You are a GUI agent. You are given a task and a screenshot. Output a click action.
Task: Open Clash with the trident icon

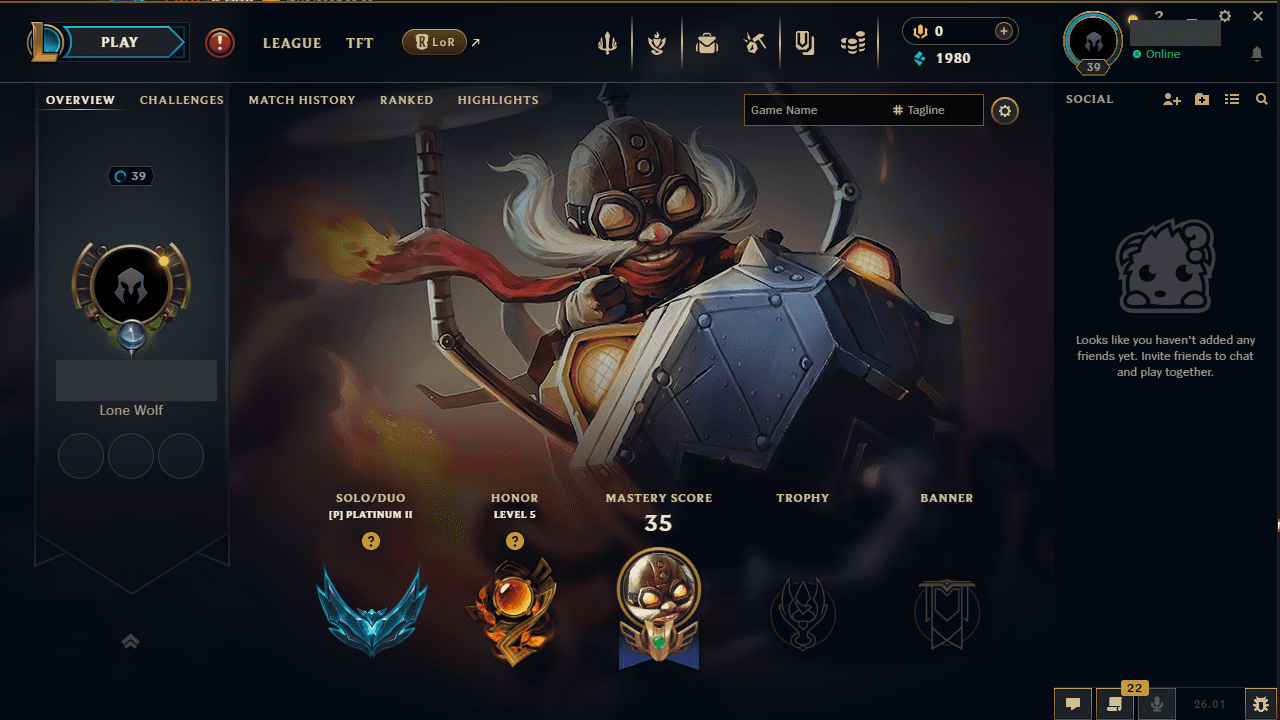pyautogui.click(x=608, y=41)
